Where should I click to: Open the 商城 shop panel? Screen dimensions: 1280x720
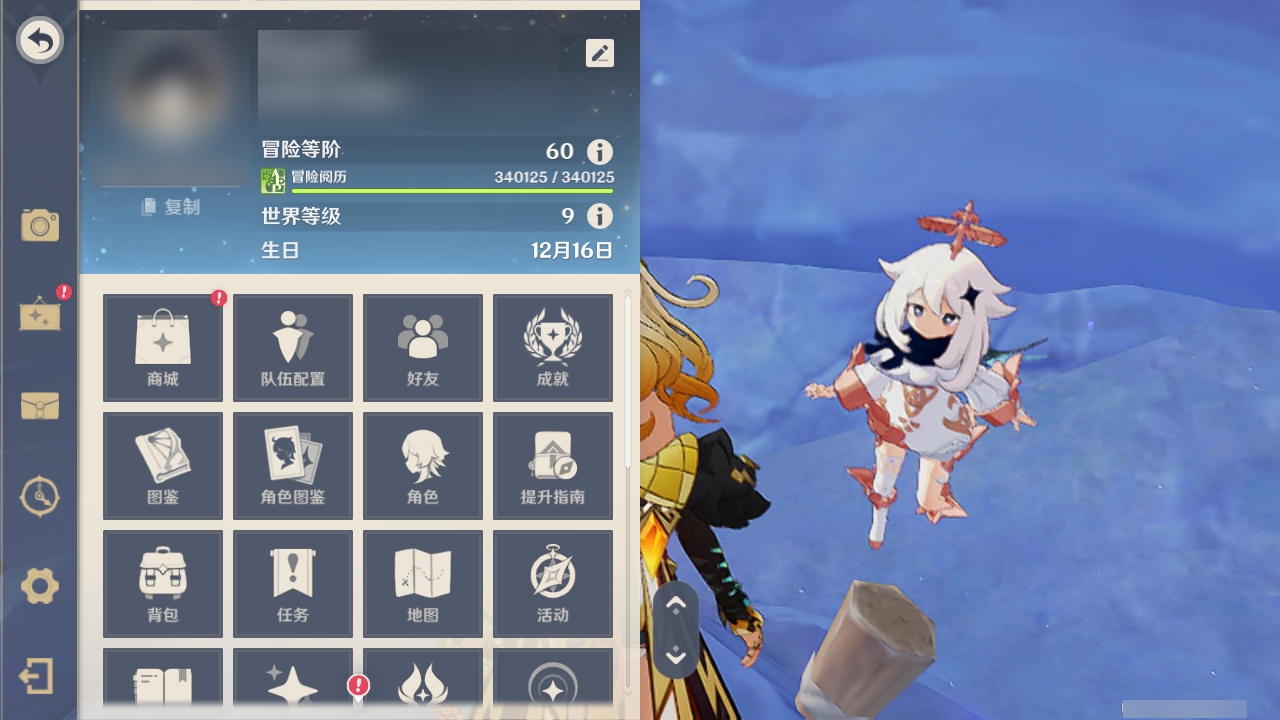[162, 347]
